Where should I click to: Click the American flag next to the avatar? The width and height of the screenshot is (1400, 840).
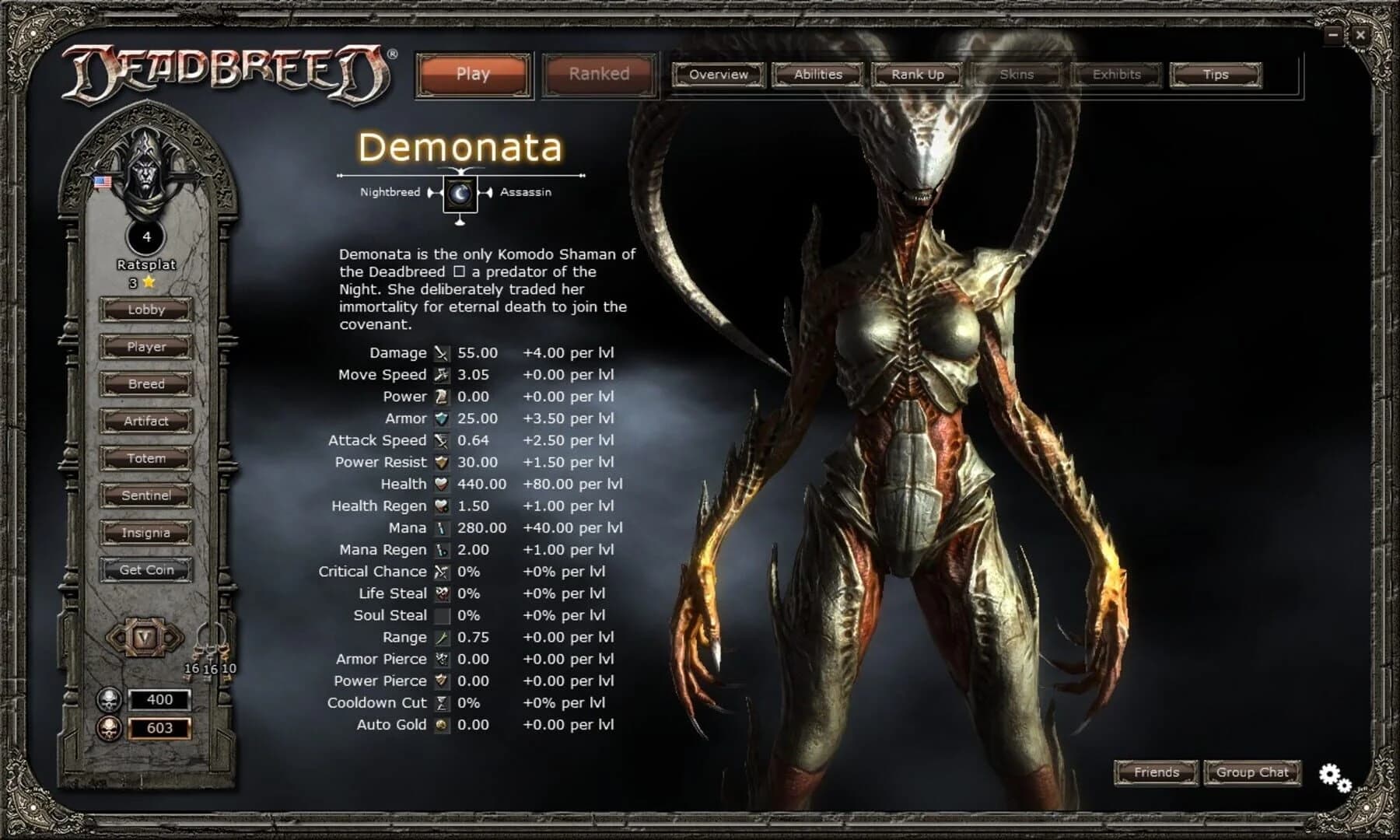pos(101,182)
